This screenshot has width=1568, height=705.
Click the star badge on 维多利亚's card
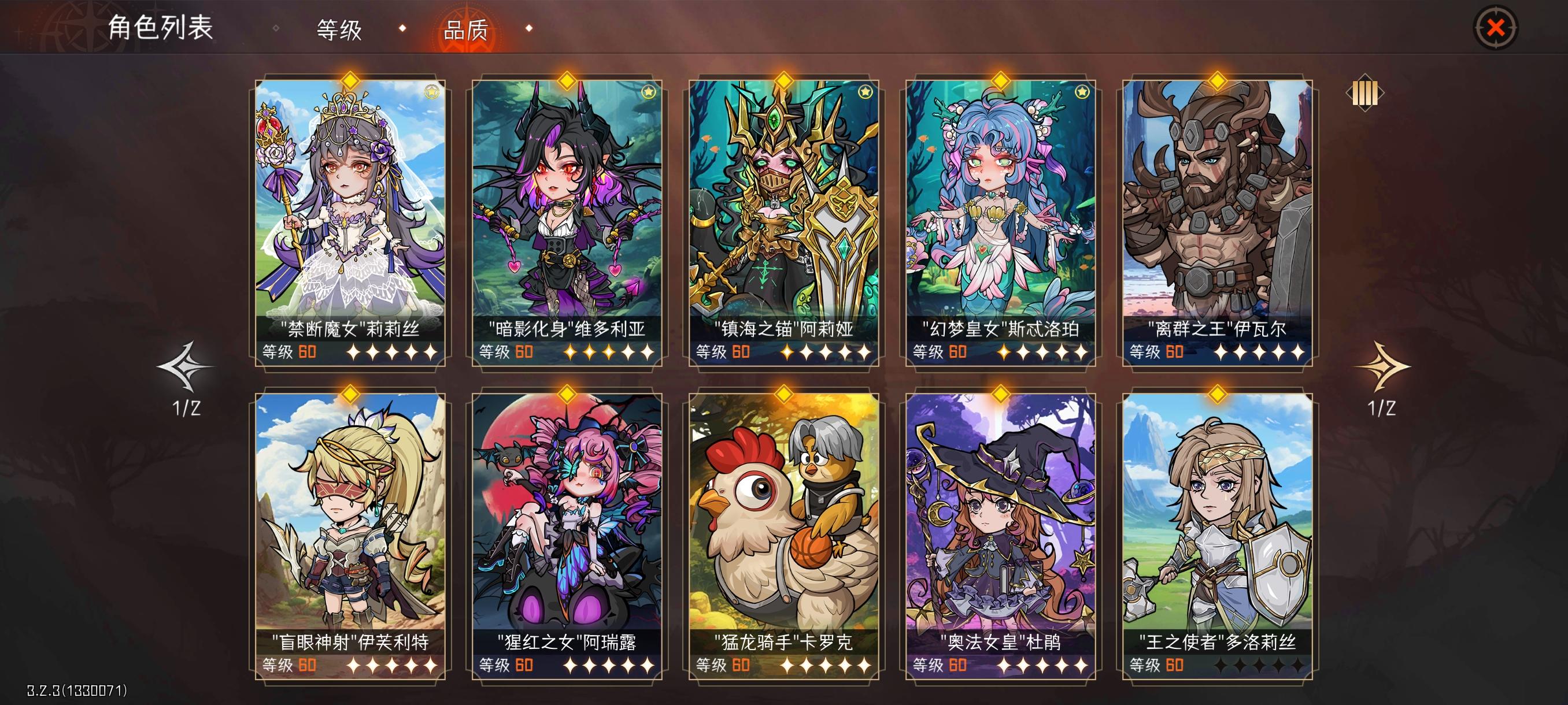(649, 91)
